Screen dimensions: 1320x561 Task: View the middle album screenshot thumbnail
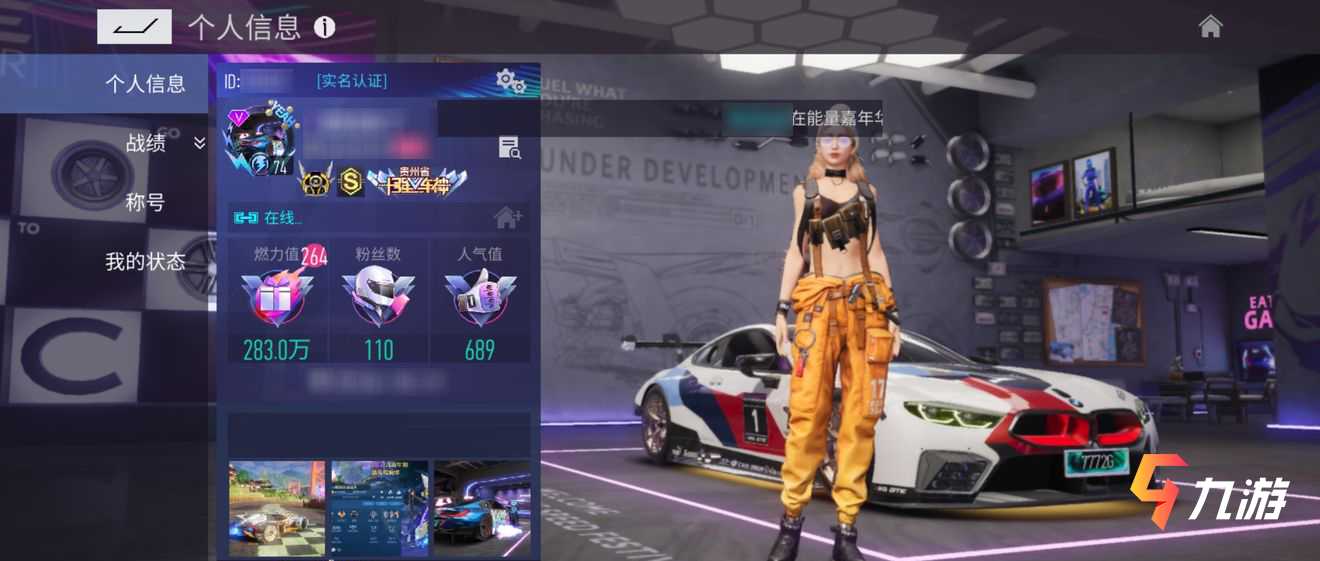pos(379,507)
